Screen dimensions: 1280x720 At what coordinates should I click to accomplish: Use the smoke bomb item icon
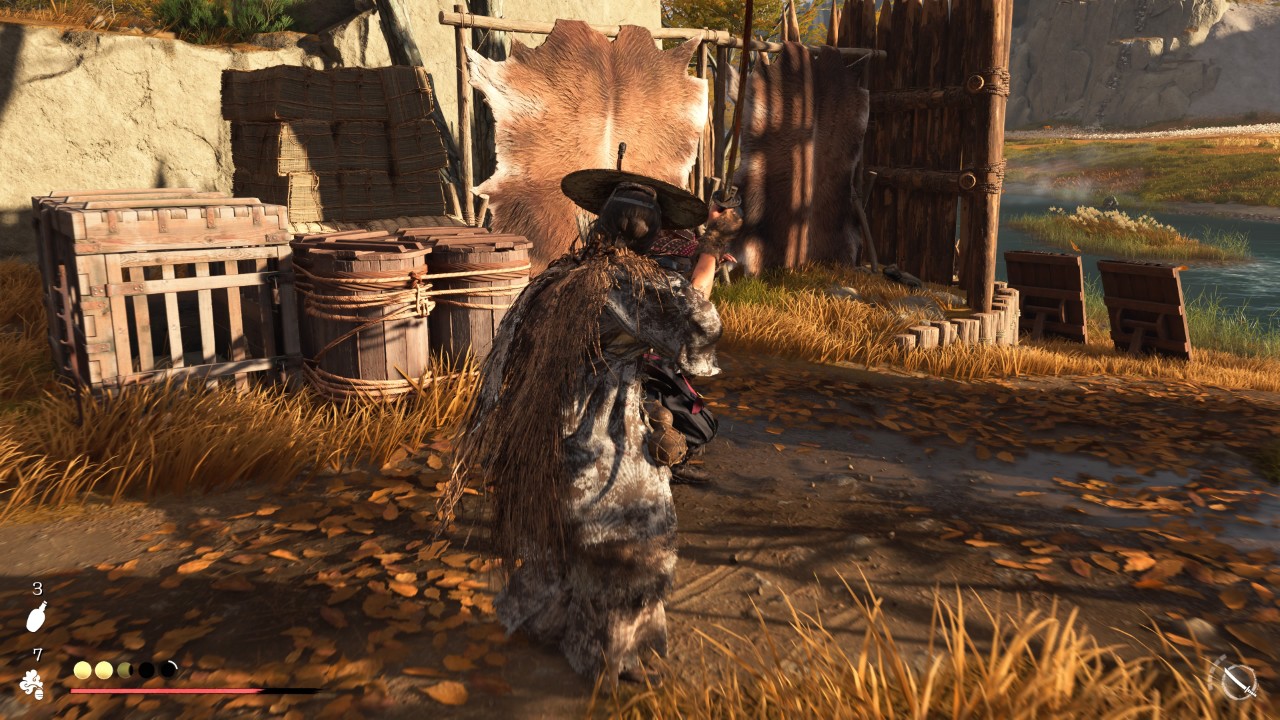point(32,684)
